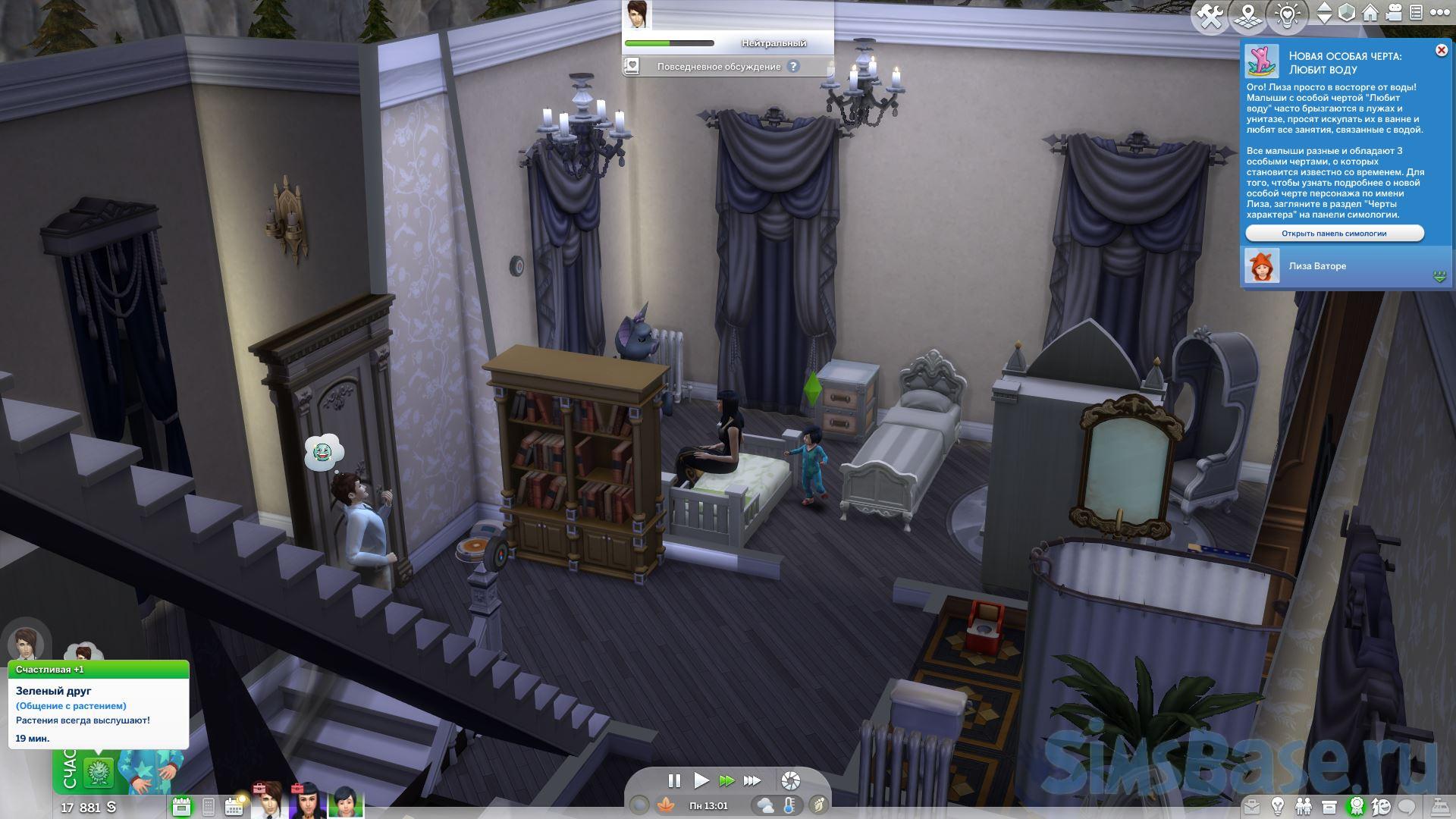The image size is (1456, 819).
Task: Click 'Открыть панель симологии' button
Action: 1334,234
